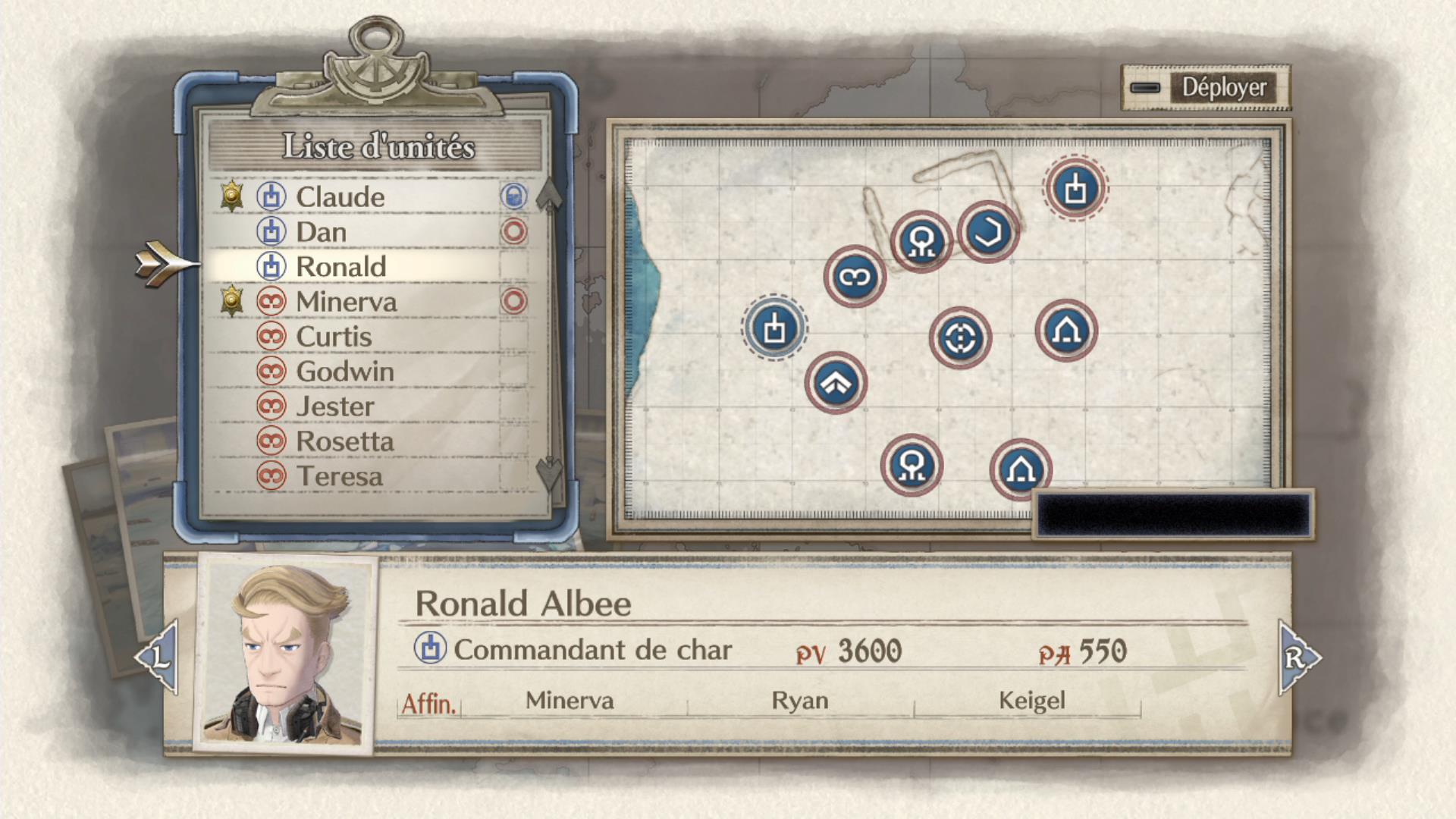Image resolution: width=1456 pixels, height=819 pixels.
Task: Toggle Dan's red deployment circle
Action: pyautogui.click(x=514, y=232)
